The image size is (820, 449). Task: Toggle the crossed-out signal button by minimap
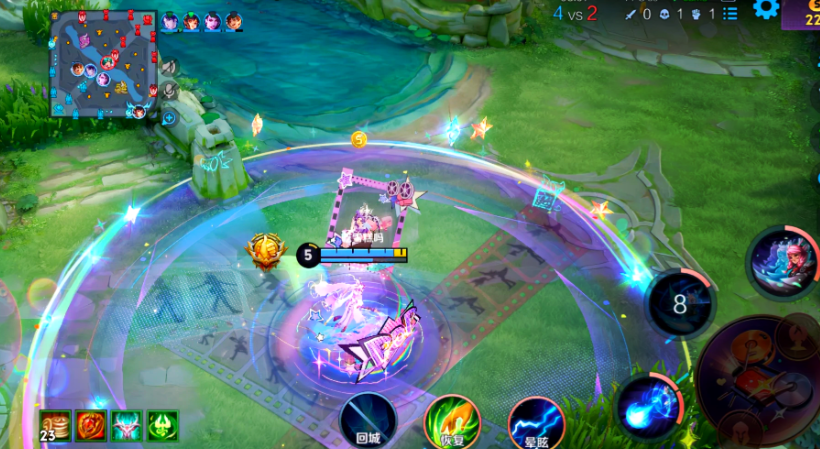pos(169,67)
